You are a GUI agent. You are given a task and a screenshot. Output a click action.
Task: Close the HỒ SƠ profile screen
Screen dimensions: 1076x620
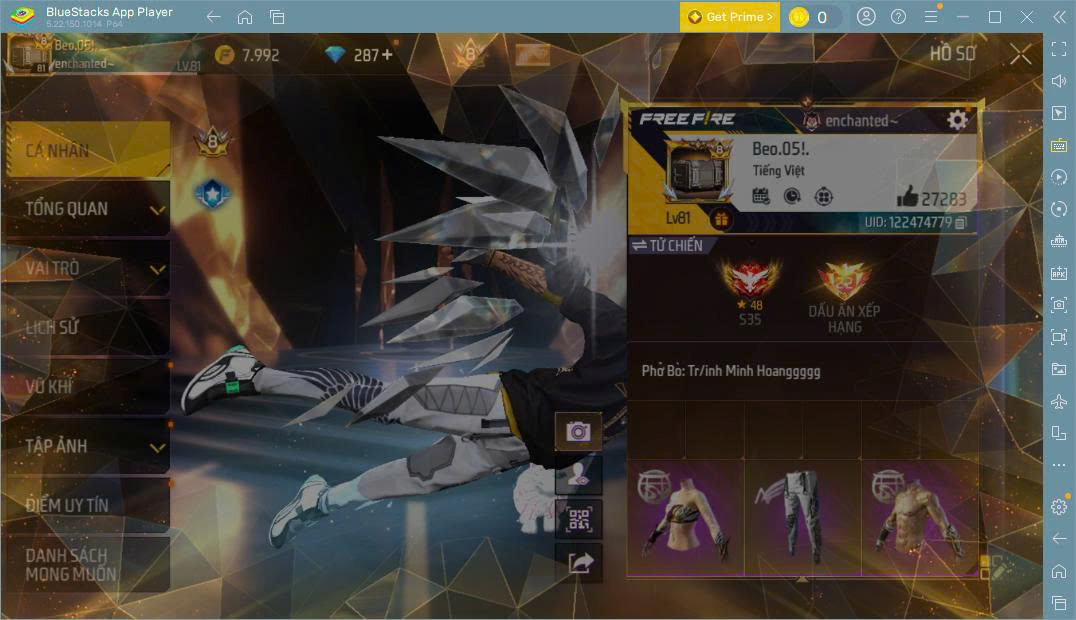click(x=1020, y=54)
